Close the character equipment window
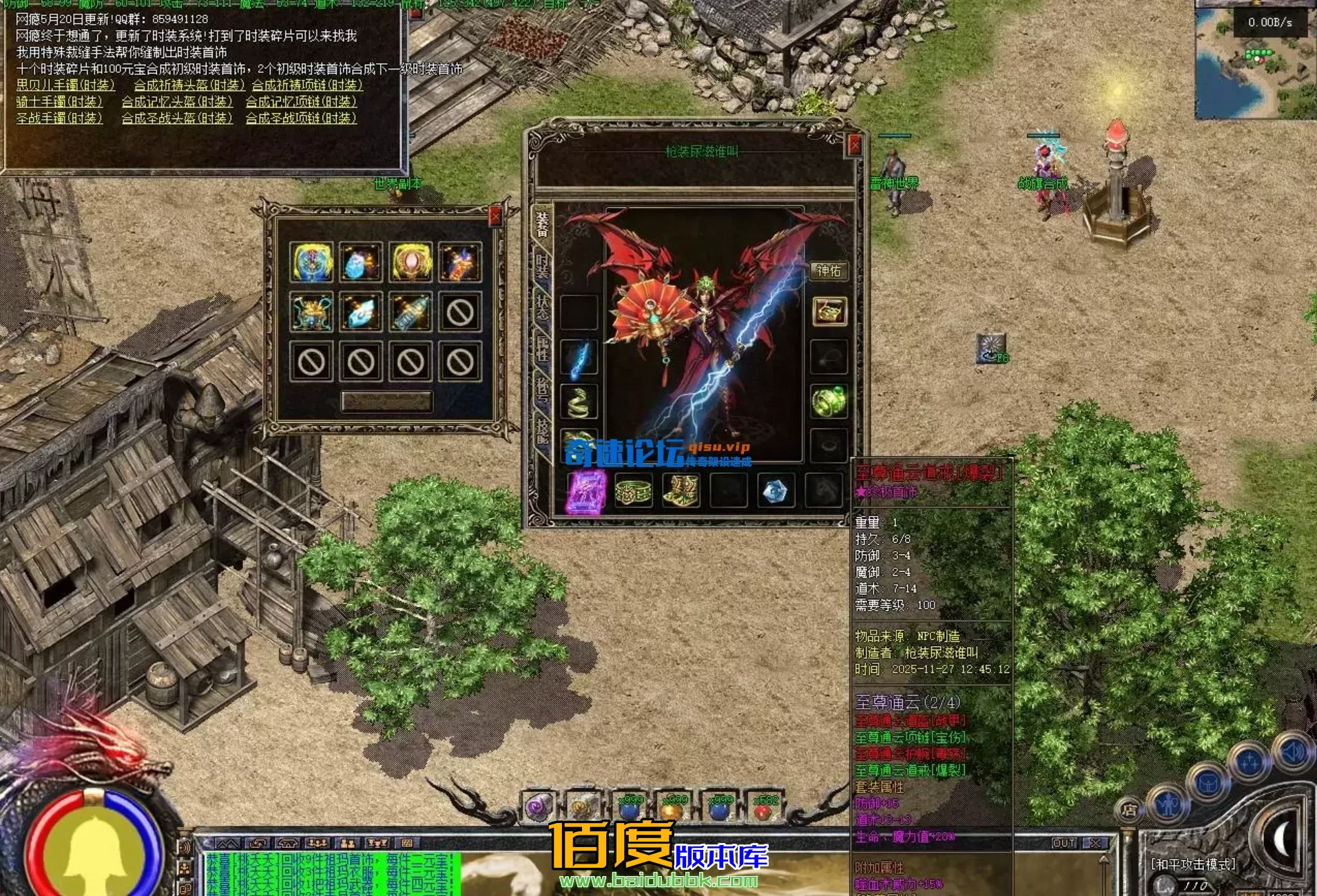1317x896 pixels. (854, 145)
